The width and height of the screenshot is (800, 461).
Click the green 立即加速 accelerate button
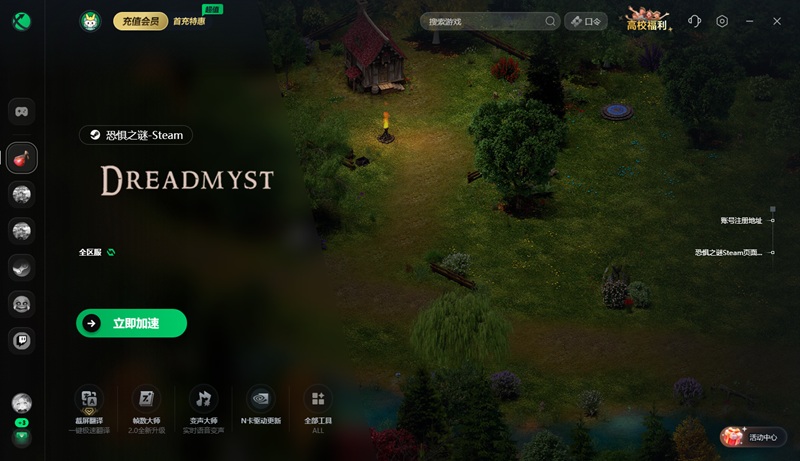(x=131, y=323)
